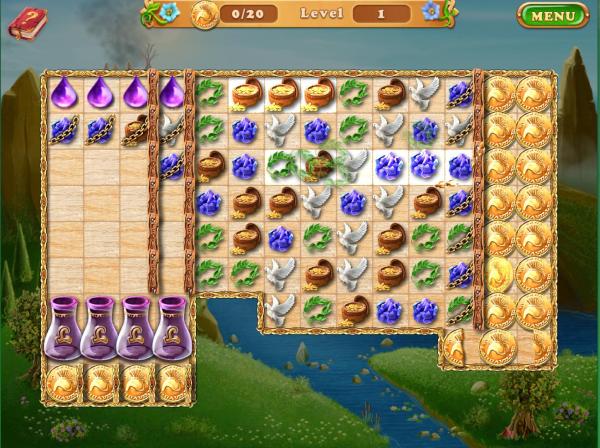The height and width of the screenshot is (448, 600).
Task: Select the gold pot tile with green cursor
Action: pyautogui.click(x=319, y=165)
